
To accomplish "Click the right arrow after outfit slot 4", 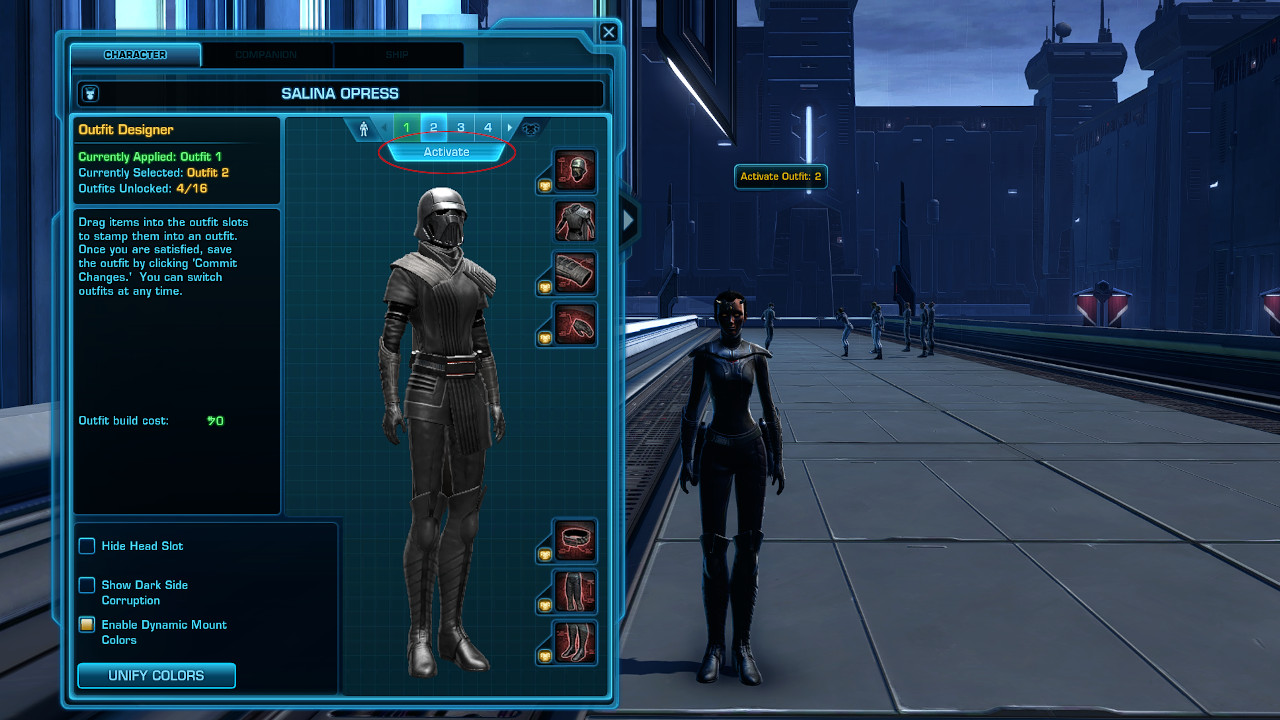I will (508, 127).
